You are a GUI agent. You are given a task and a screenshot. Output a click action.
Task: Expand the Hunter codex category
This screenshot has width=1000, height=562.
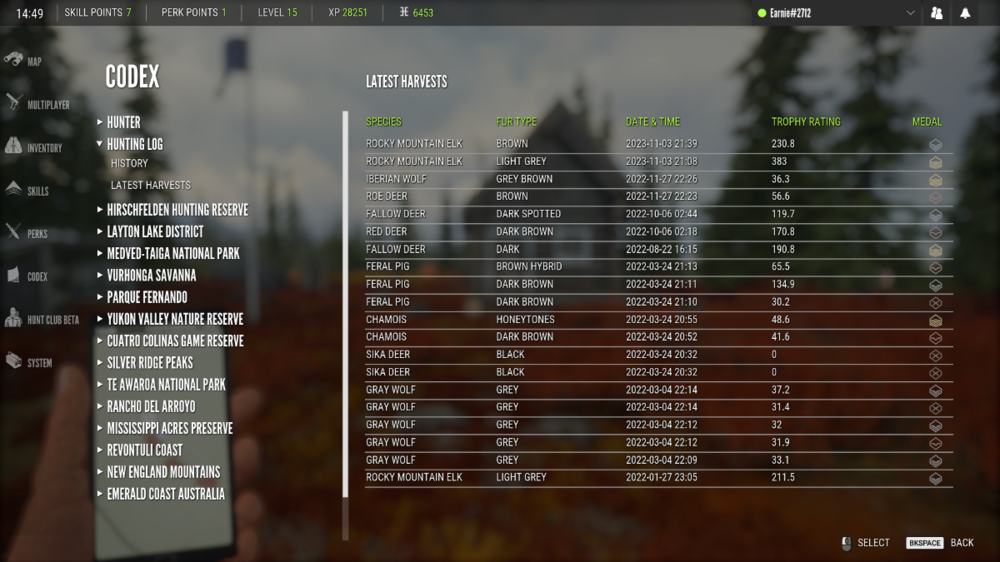click(123, 122)
